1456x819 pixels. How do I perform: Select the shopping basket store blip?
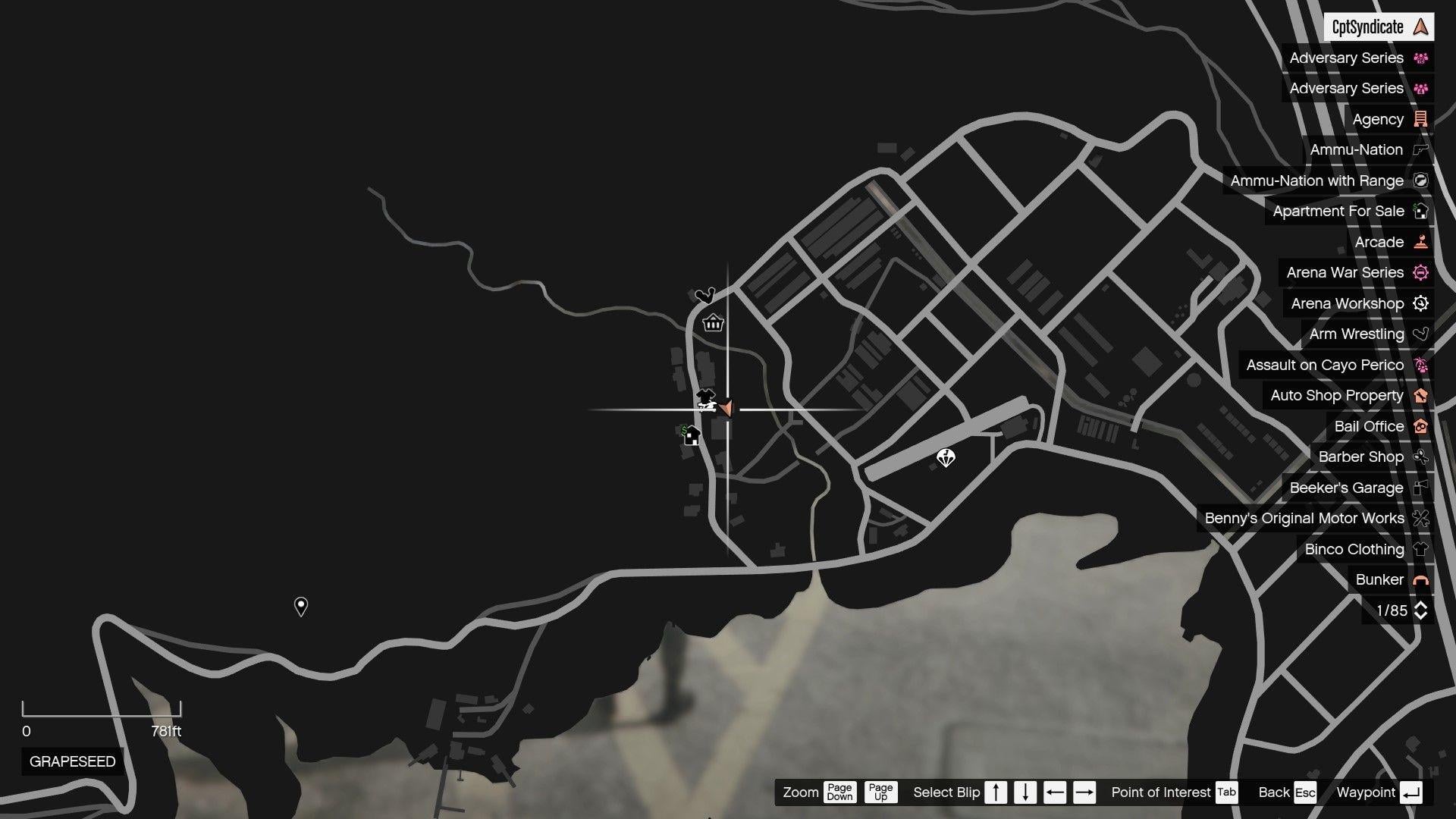tap(711, 323)
